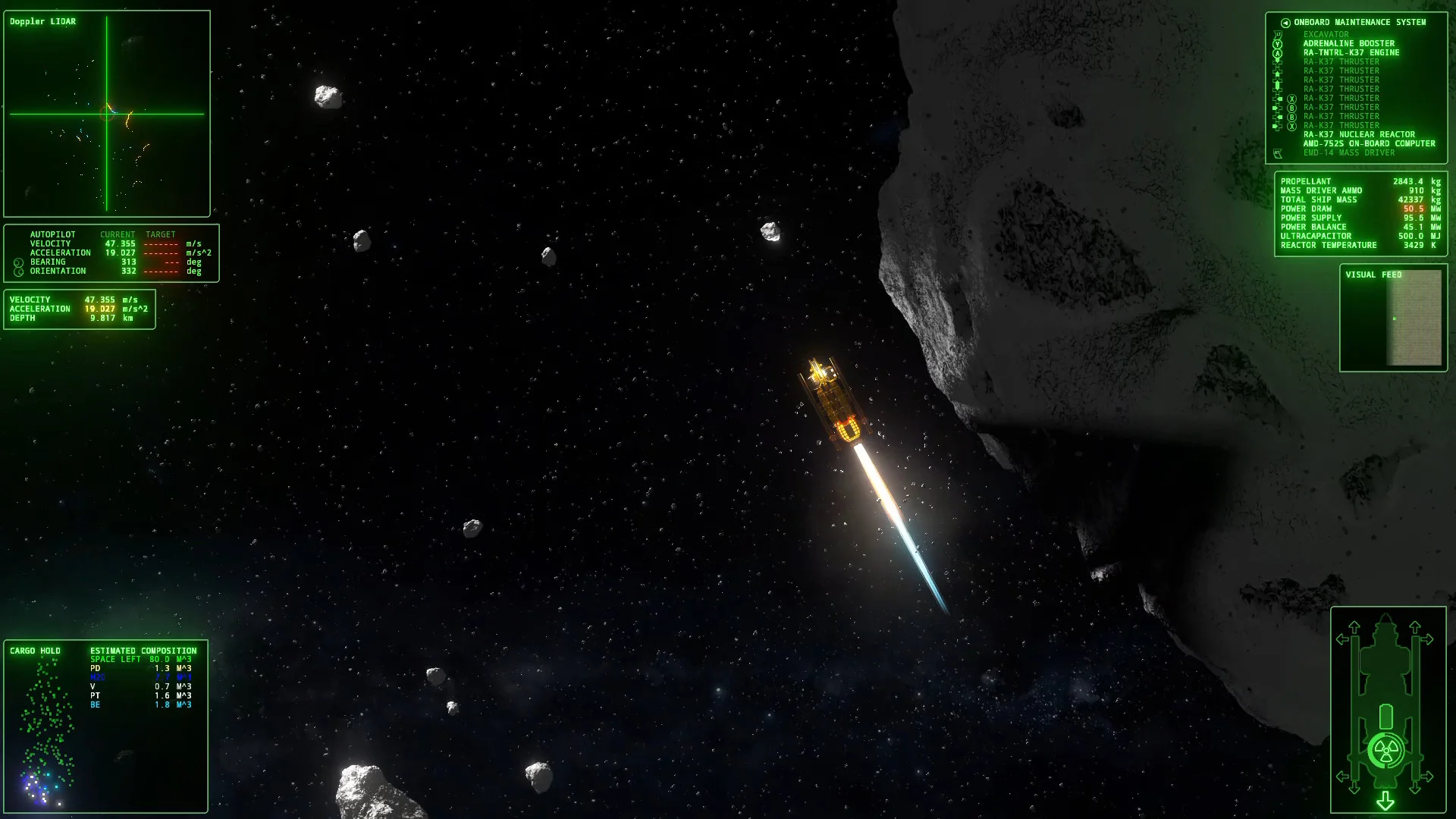The height and width of the screenshot is (819, 1456).
Task: Click the back arrow on Onboard Maintenance System
Action: click(x=1285, y=22)
